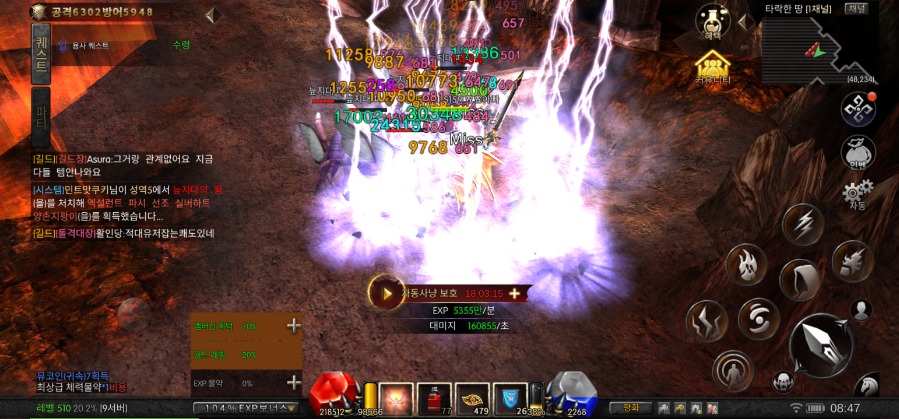The image size is (899, 419).
Task: Switch to the 파티 (Party) side tab
Action: [41, 112]
